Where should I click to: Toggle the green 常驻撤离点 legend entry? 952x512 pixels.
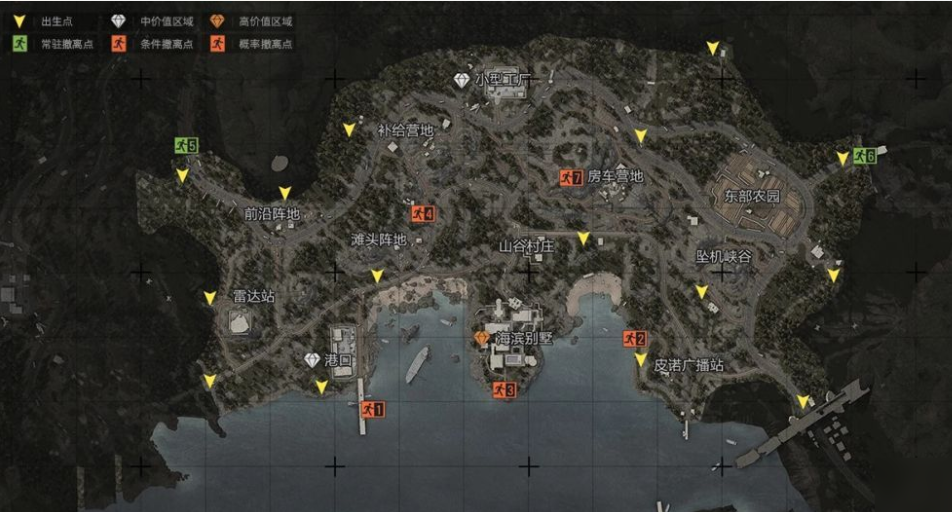click(x=20, y=44)
